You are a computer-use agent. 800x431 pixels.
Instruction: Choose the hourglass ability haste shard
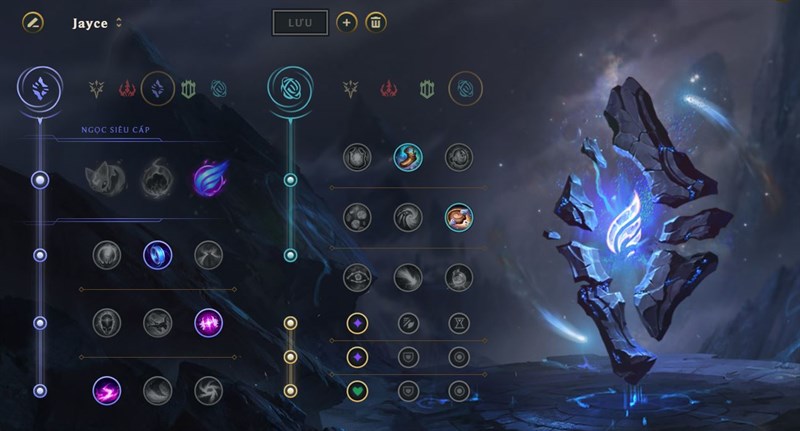click(459, 323)
